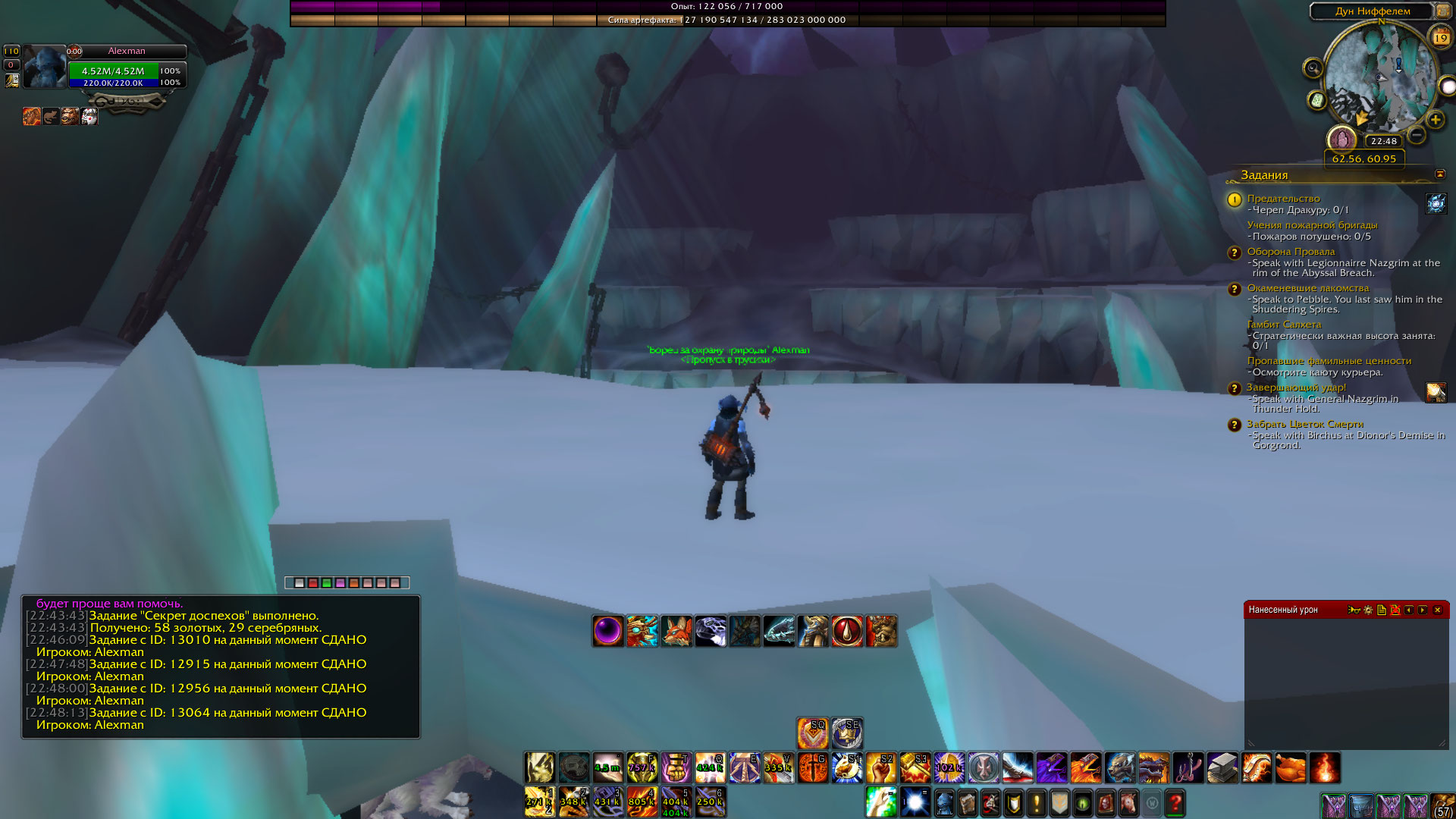Screen dimensions: 1456x819
Task: Click the circular minimap
Action: click(1379, 76)
